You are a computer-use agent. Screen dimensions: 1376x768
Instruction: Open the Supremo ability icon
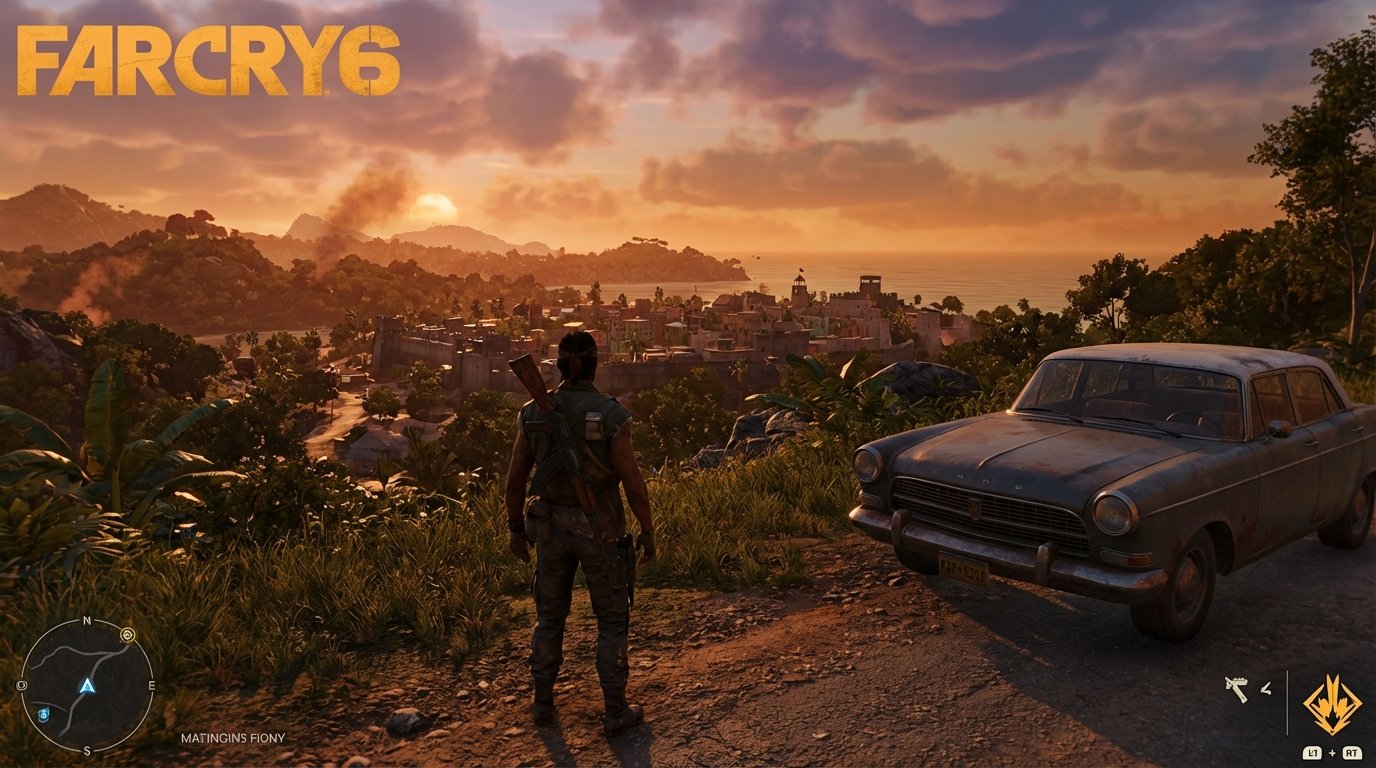point(1332,704)
